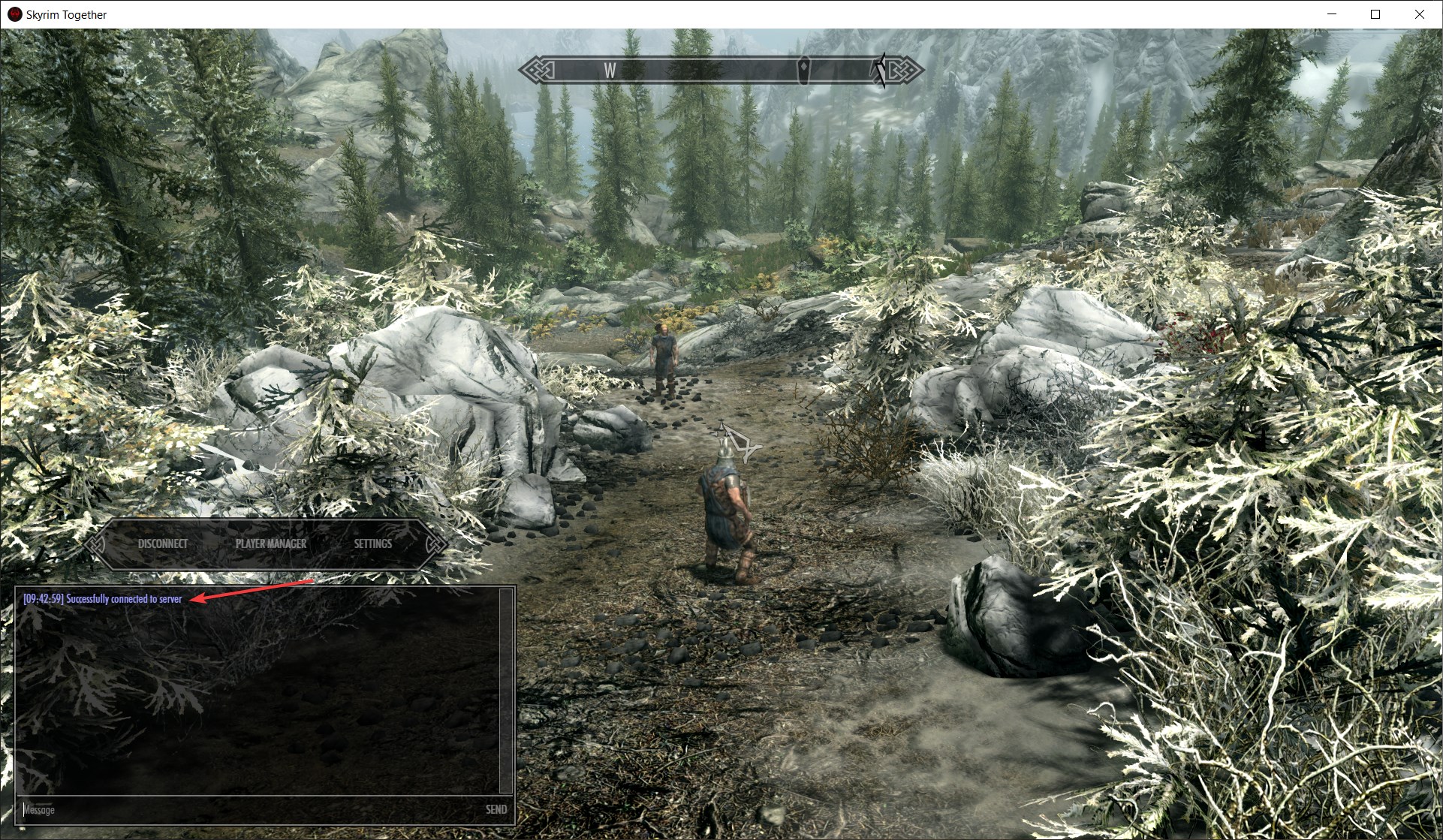Viewport: 1443px width, 840px height.
Task: Click the chat log scrollbar
Action: click(506, 691)
